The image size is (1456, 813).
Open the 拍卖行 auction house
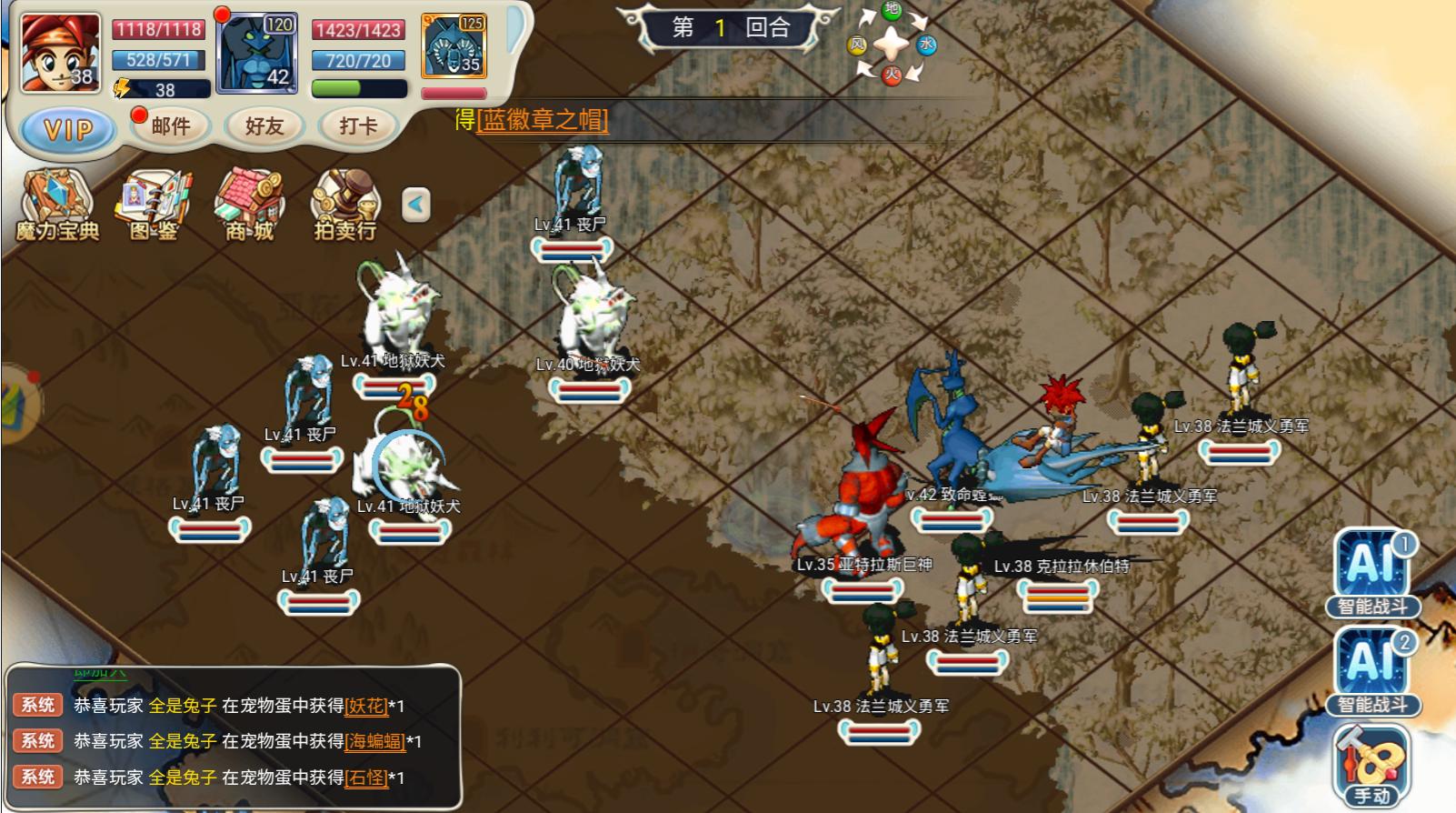[x=345, y=206]
